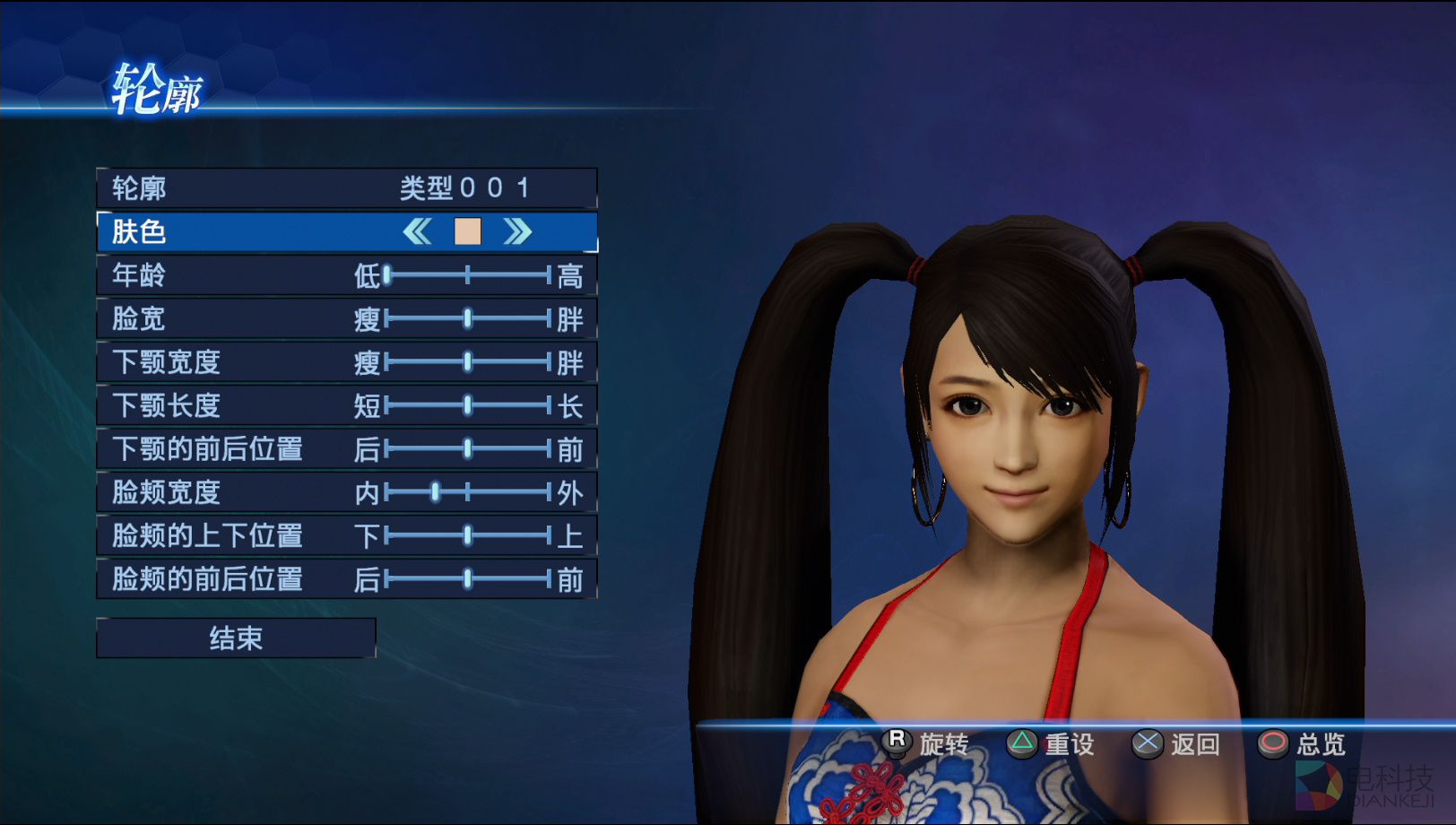The height and width of the screenshot is (825, 1456).
Task: Set the 下颚的前后位置 slider
Action: point(467,448)
